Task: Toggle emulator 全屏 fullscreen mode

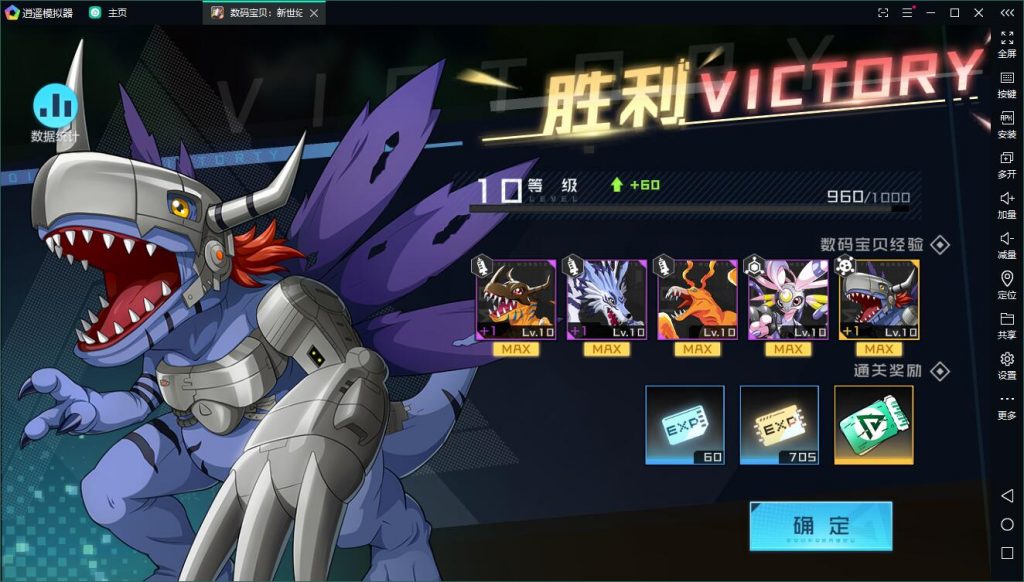Action: (x=1006, y=44)
